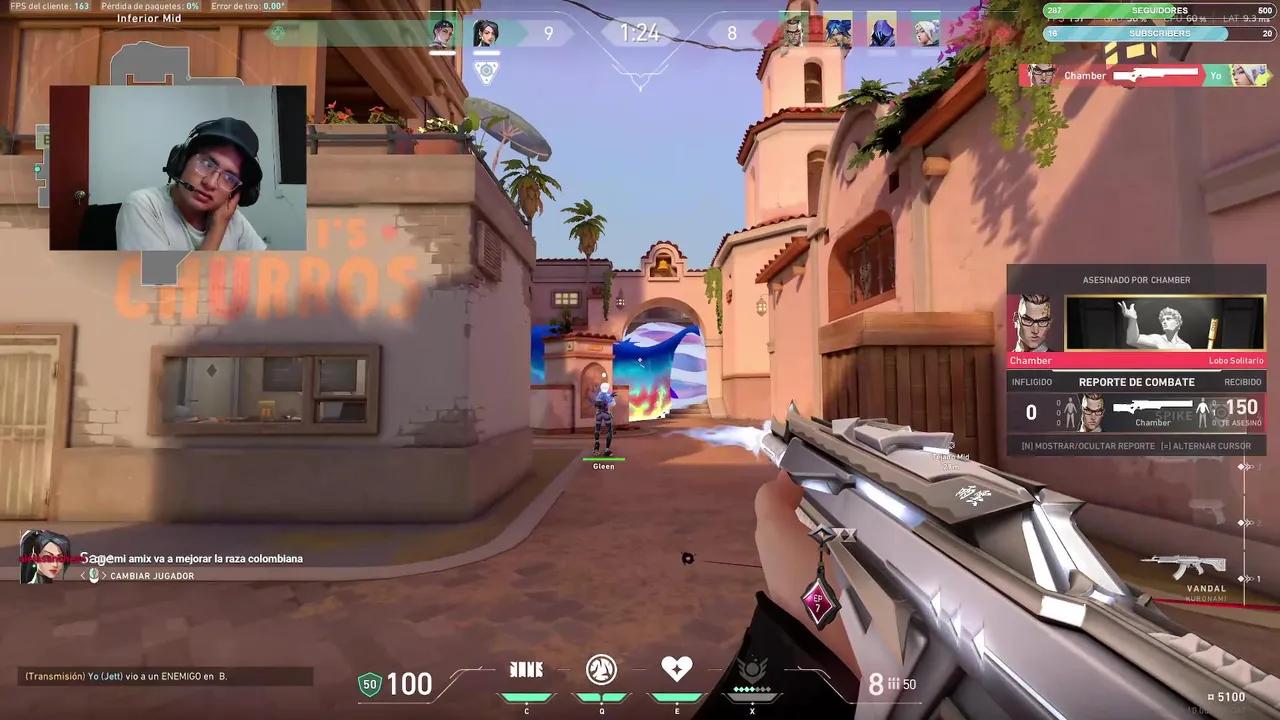This screenshot has height=720, width=1280.
Task: Open the match timer showing 1:24
Action: coord(640,33)
